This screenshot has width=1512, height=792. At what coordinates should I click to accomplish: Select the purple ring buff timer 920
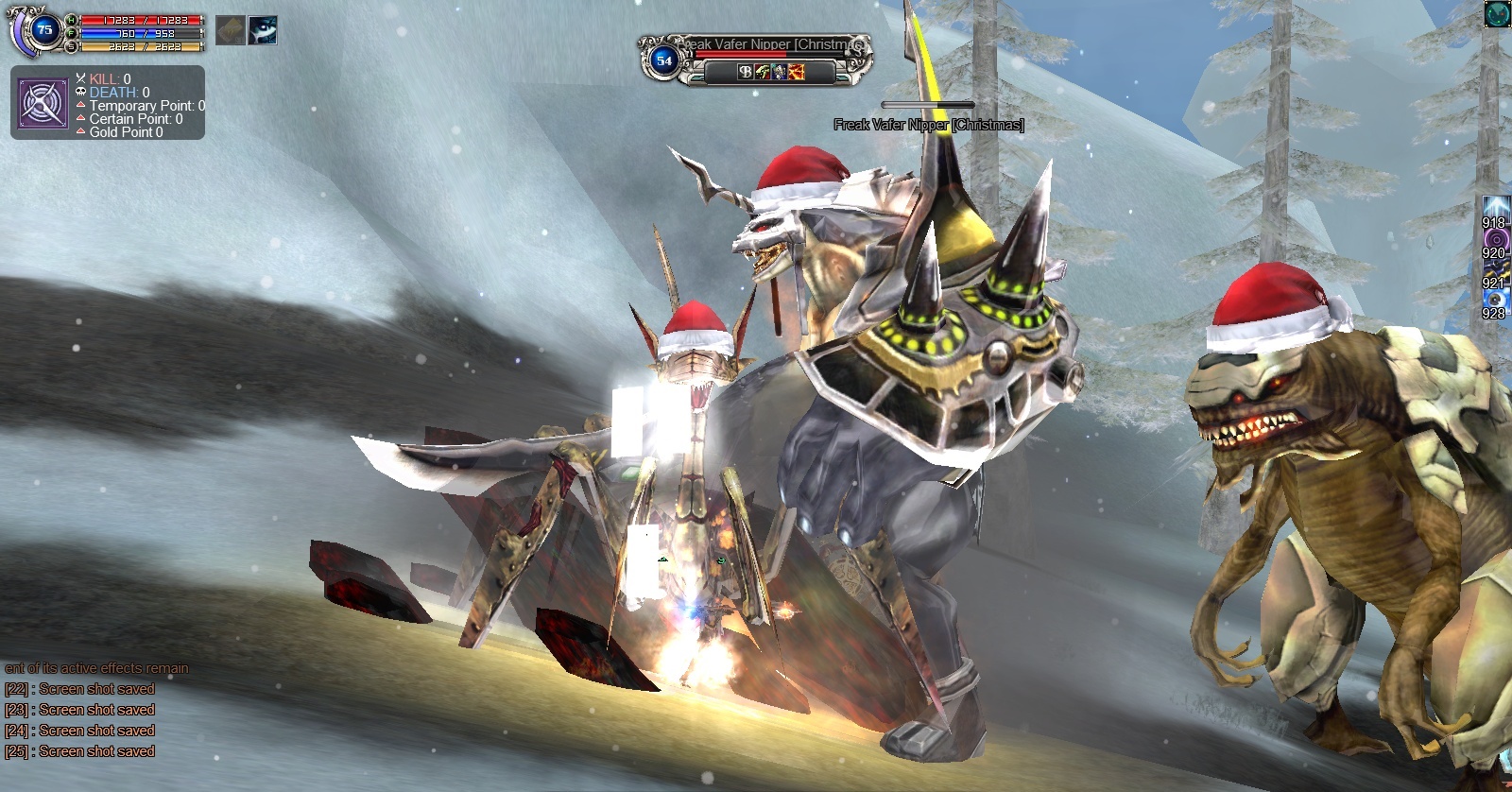point(1495,240)
